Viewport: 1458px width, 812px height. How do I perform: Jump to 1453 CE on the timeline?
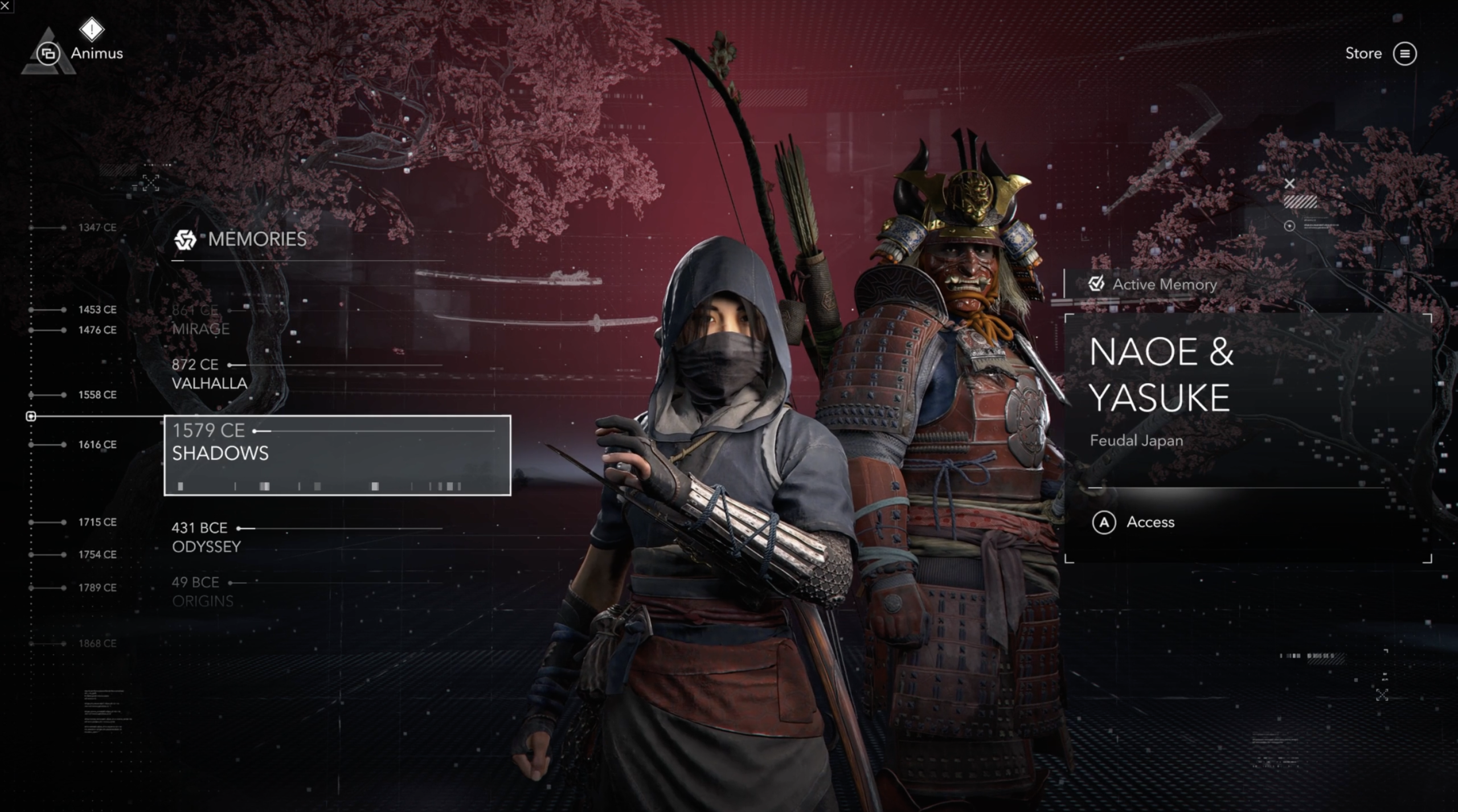[x=97, y=310]
